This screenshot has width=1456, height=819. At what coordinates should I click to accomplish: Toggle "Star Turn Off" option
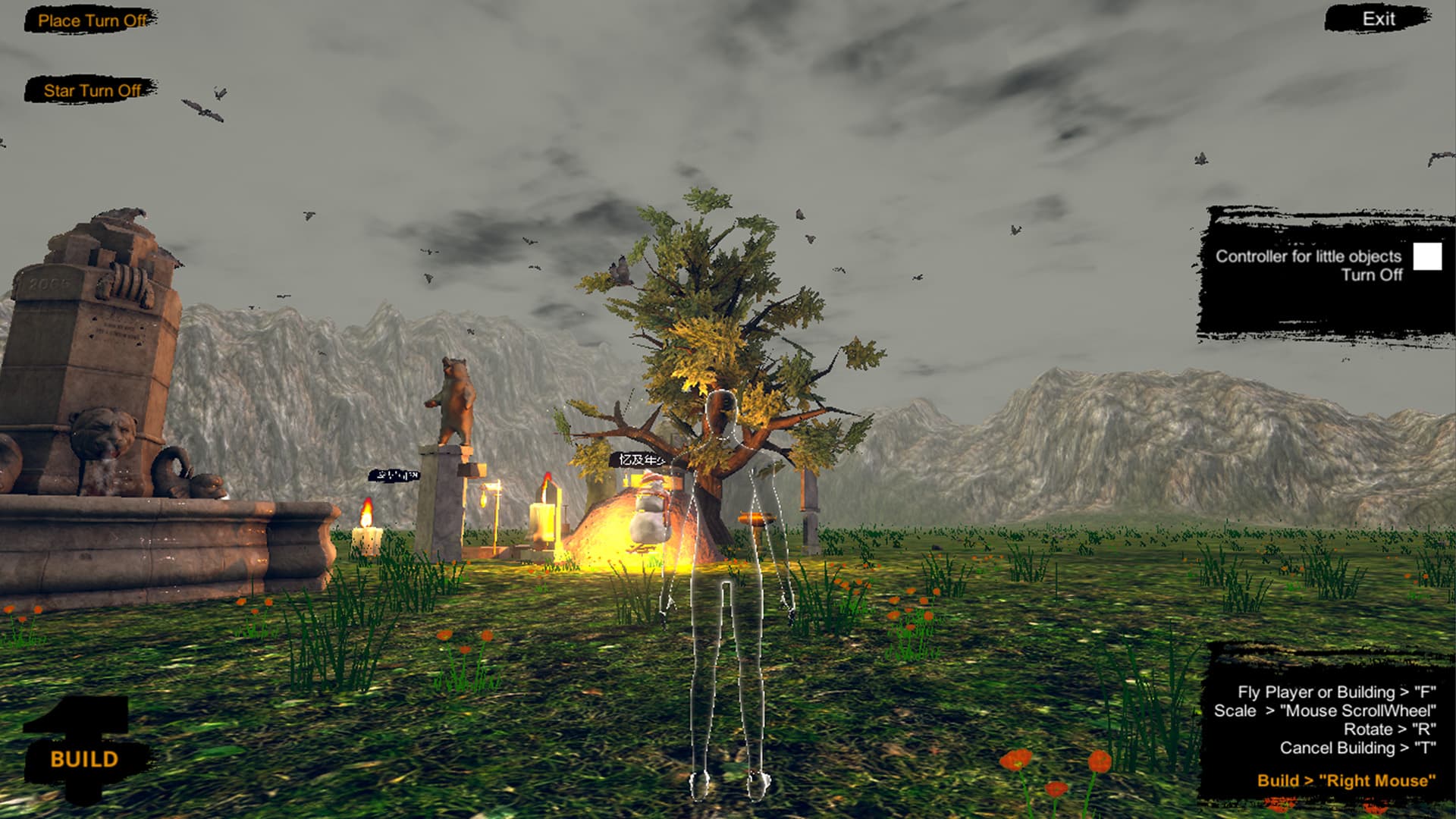pyautogui.click(x=91, y=91)
